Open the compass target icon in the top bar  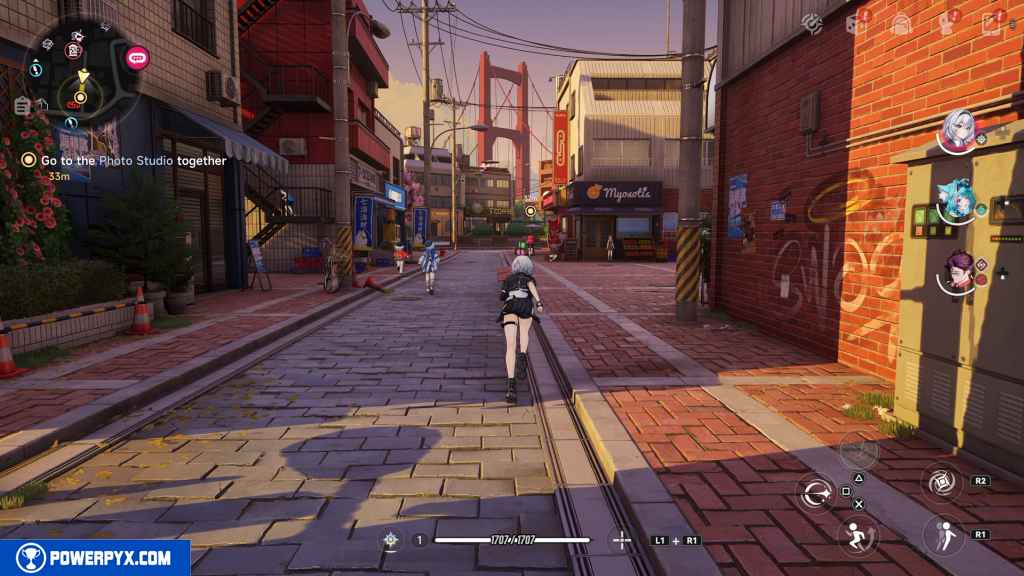click(x=813, y=21)
